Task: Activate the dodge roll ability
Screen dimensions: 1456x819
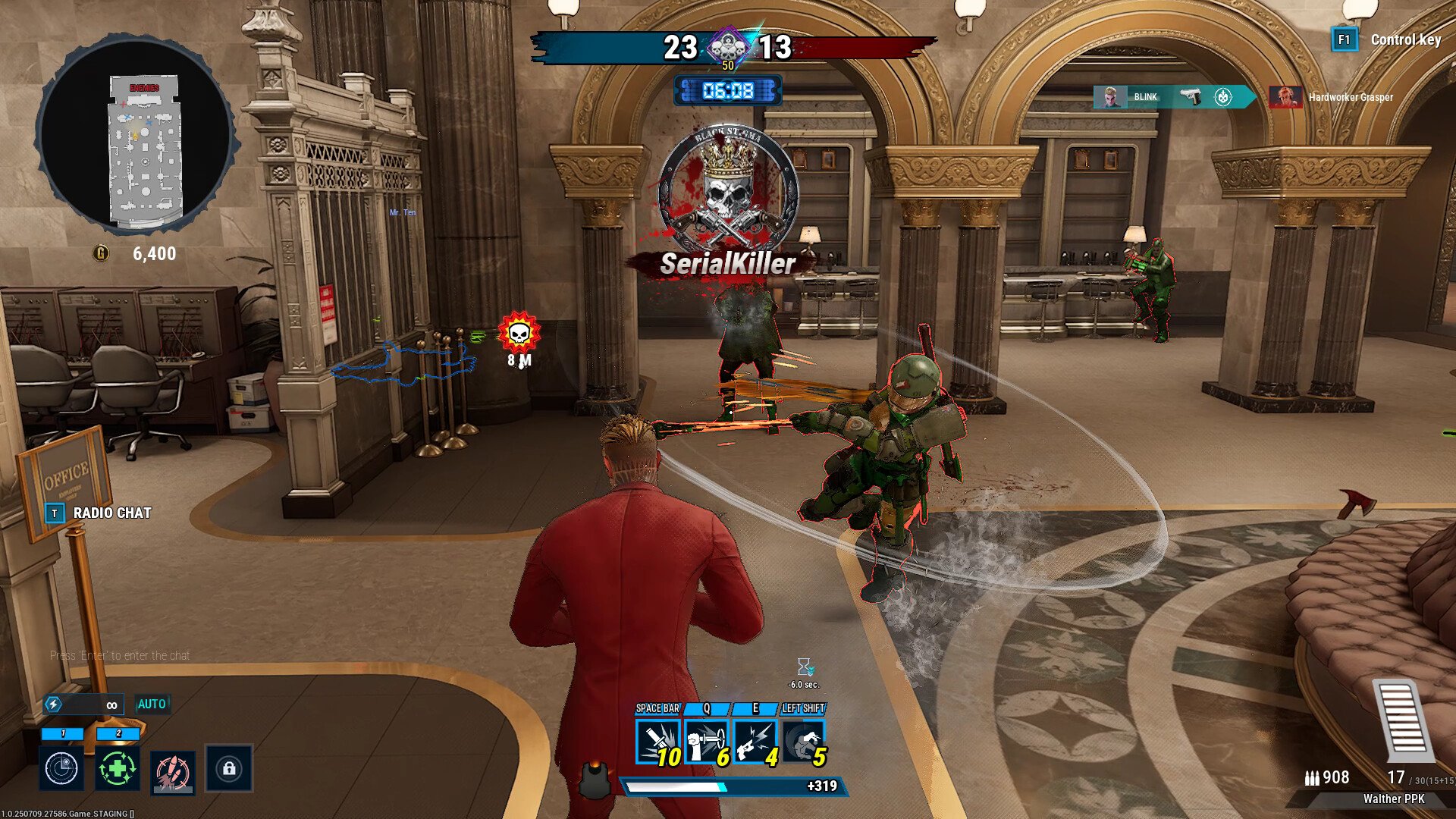Action: coord(803,741)
